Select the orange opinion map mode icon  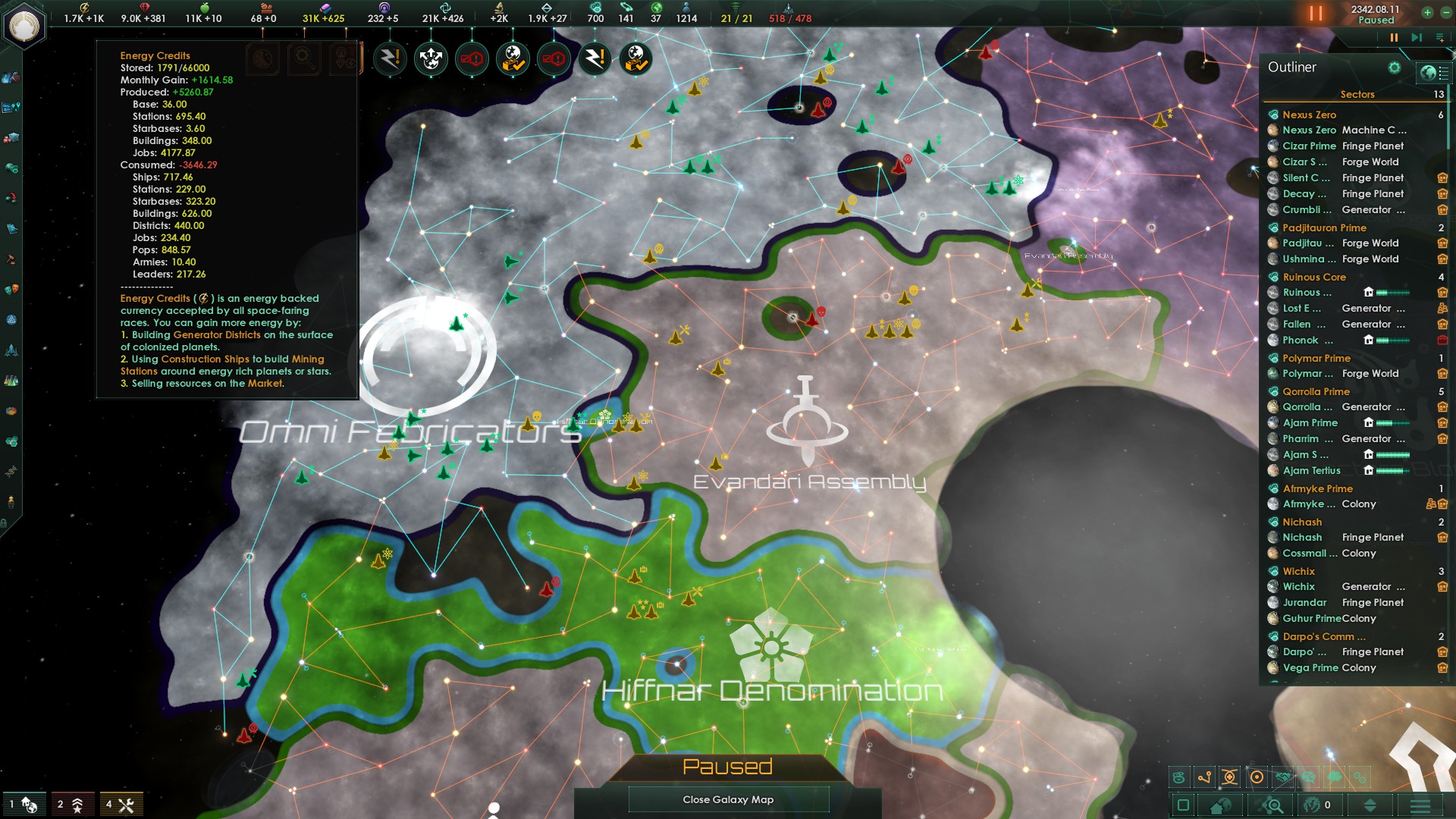click(1257, 777)
